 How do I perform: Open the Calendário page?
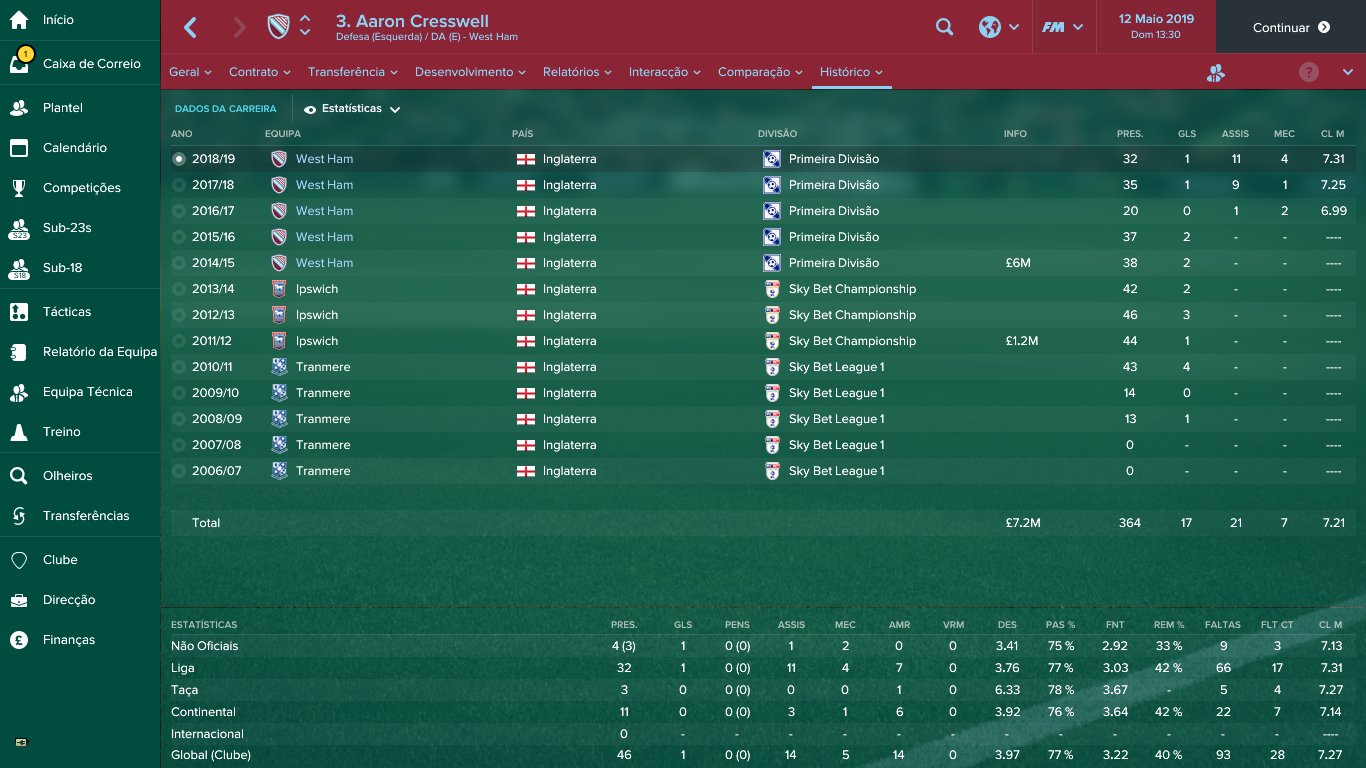(74, 148)
